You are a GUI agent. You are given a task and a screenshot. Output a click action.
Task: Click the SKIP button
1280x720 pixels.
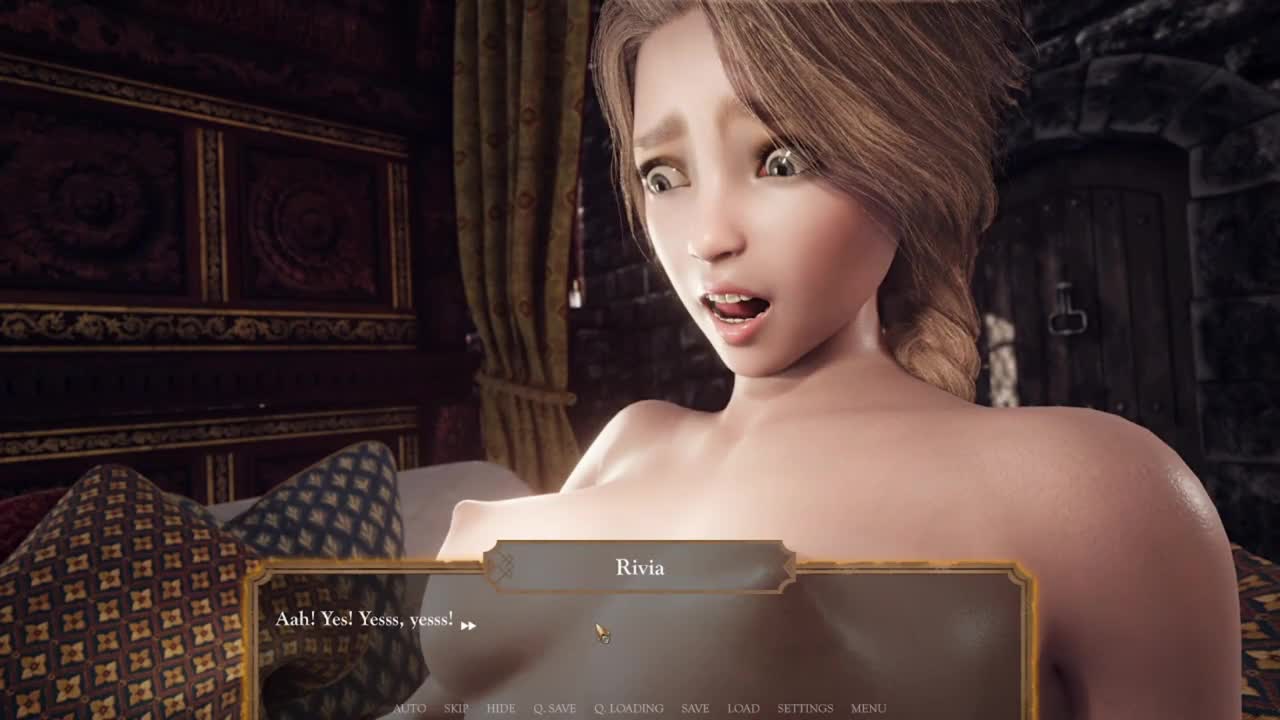tap(456, 708)
